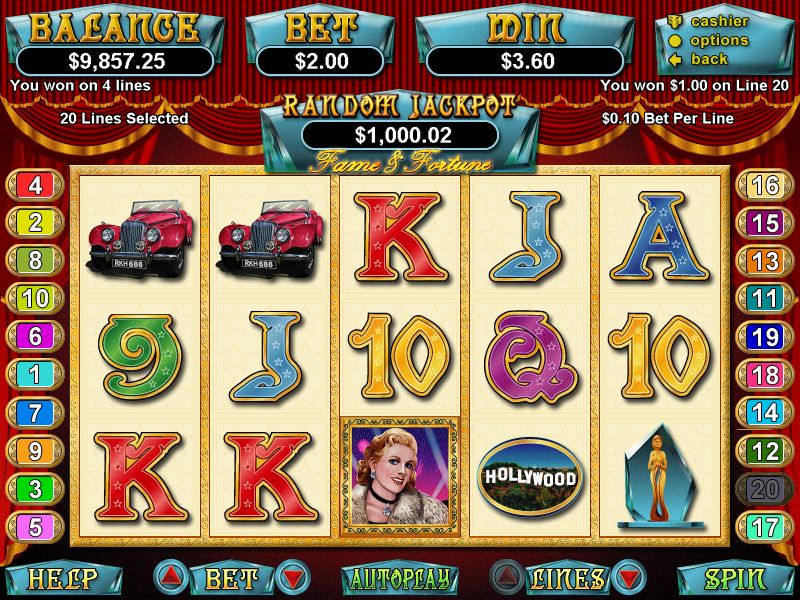
Task: Decrease the number of lines played
Action: pos(629,578)
